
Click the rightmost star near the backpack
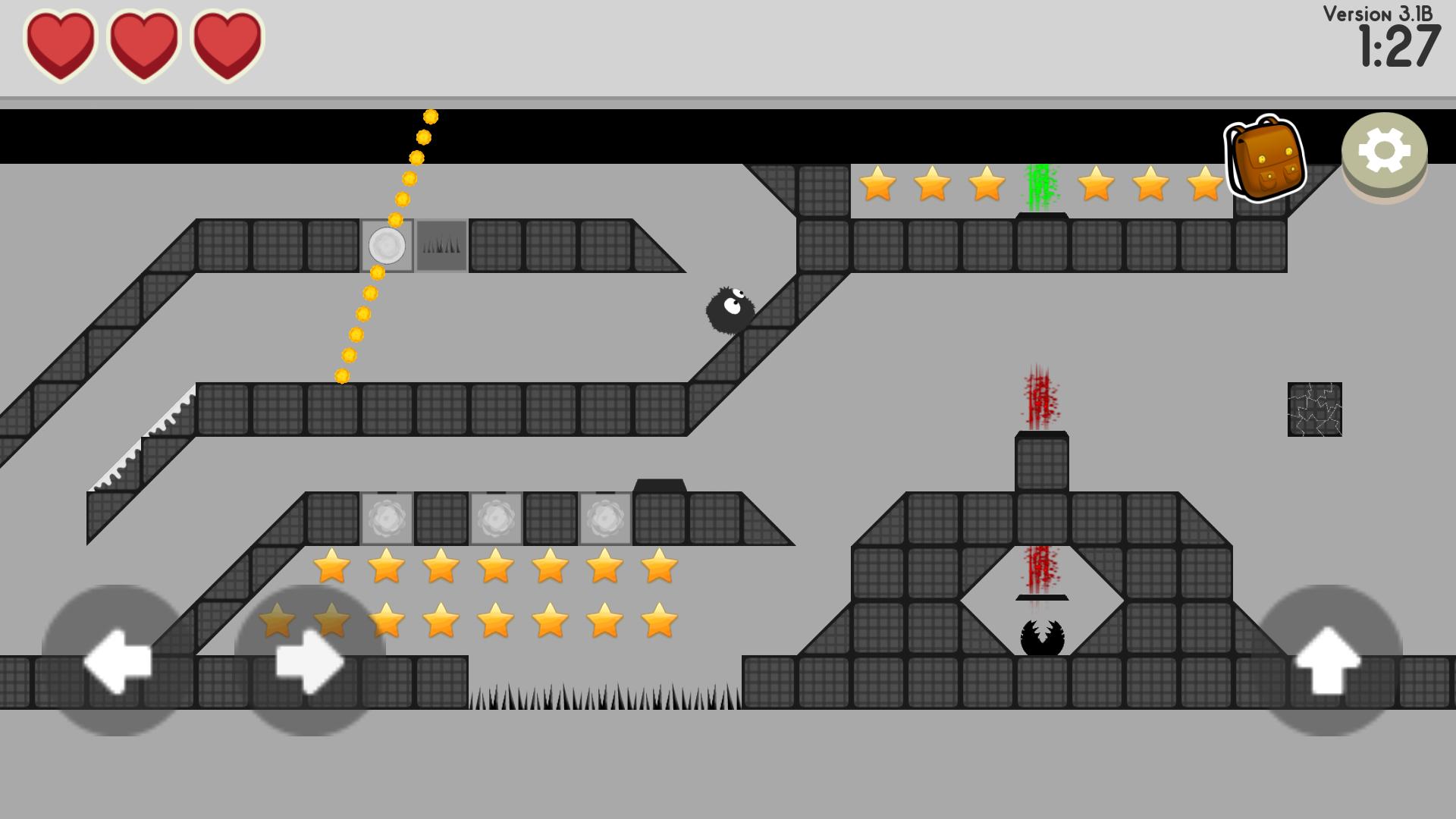(x=1204, y=184)
